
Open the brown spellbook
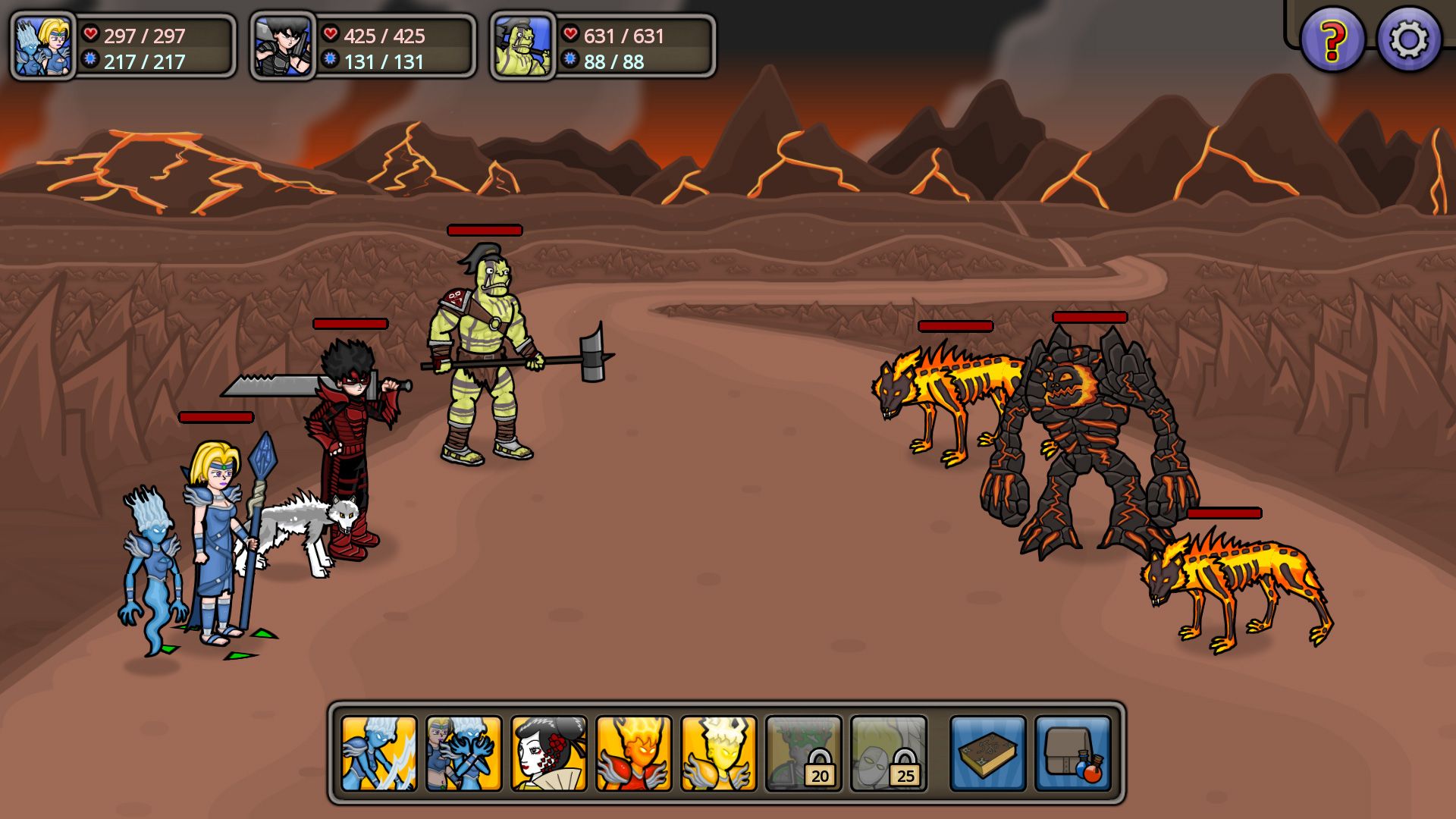[987, 753]
